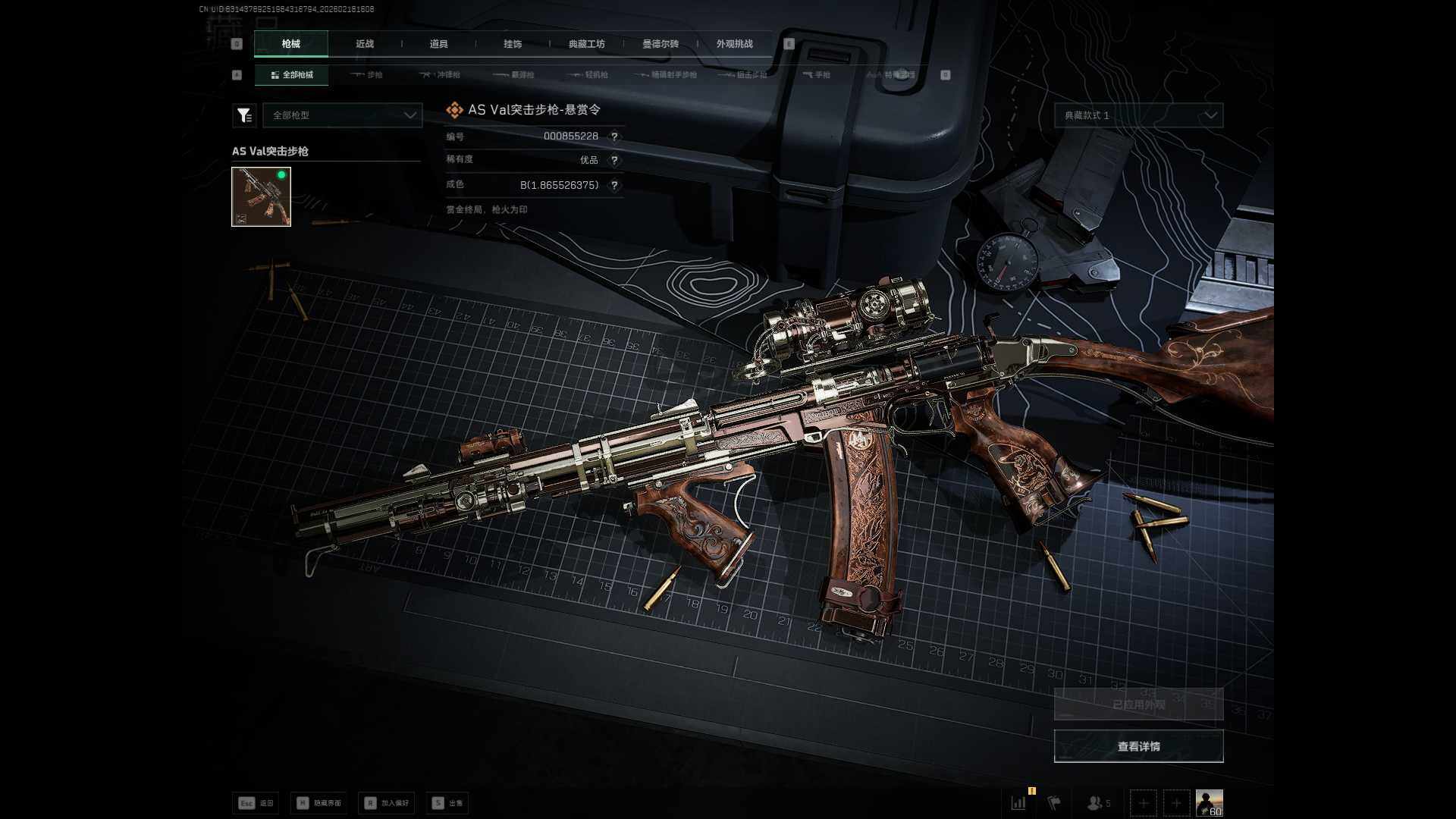Switch to the 外观挑战 tab
This screenshot has width=1456, height=819.
734,44
